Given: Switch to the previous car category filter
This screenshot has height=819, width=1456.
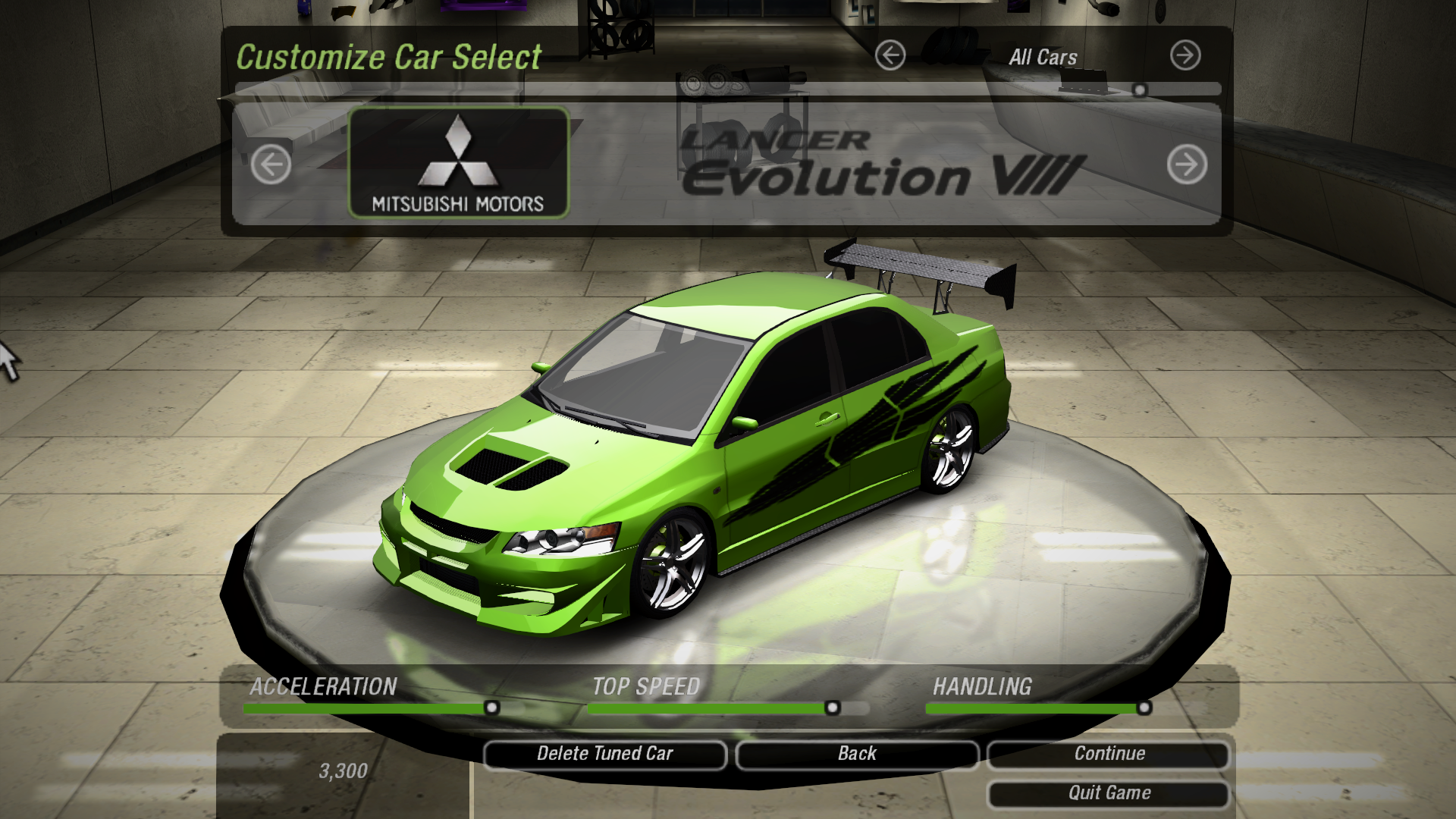Looking at the screenshot, I should coord(890,55).
